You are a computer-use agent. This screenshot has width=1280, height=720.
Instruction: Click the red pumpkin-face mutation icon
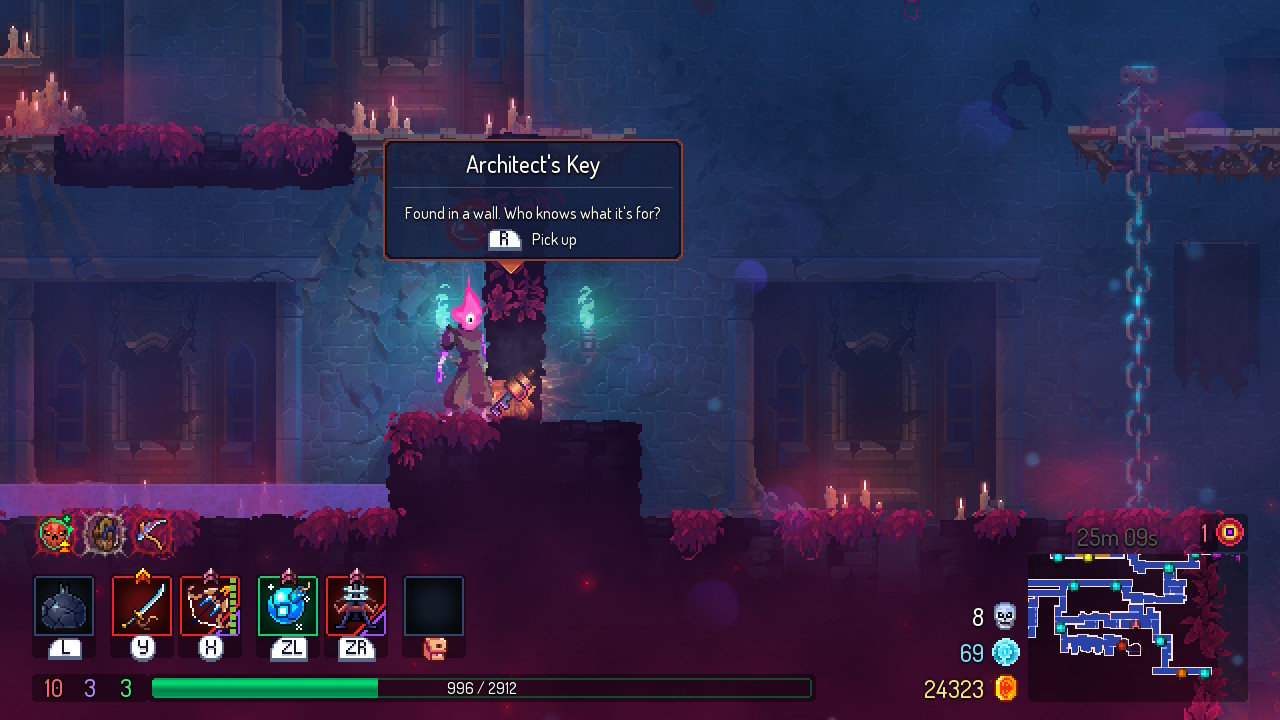[x=56, y=535]
